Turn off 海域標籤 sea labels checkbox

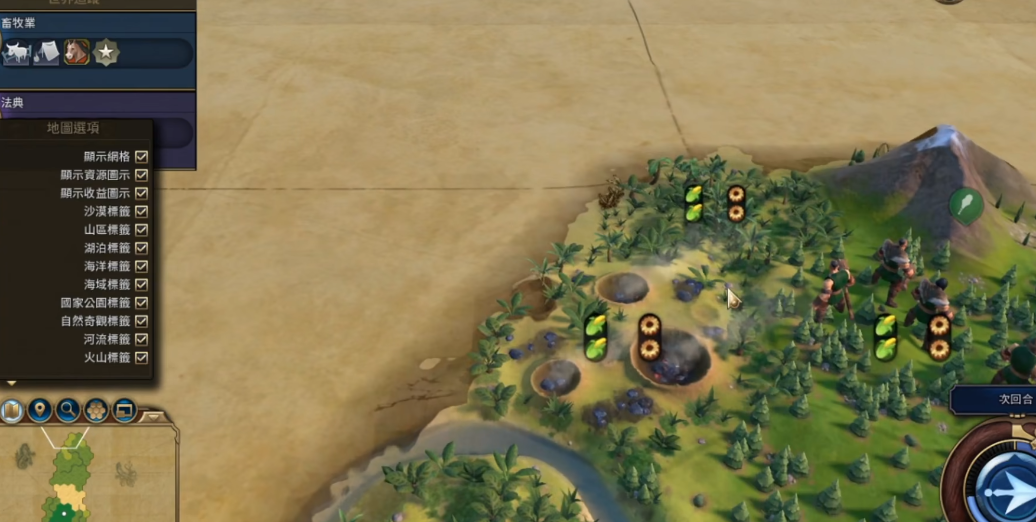(x=141, y=285)
